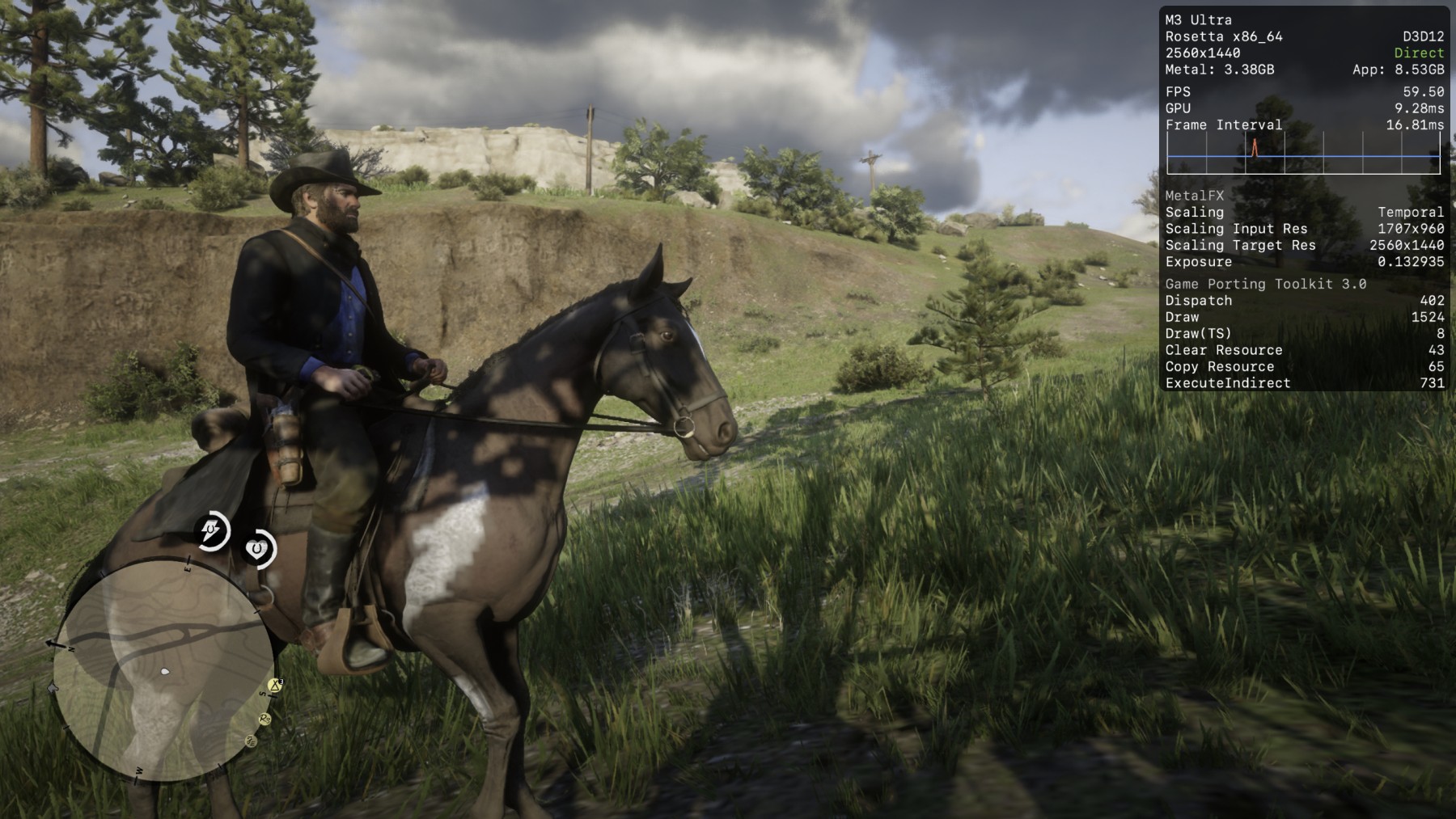
Task: Select the yellow camp tent marker on minimap
Action: point(275,686)
